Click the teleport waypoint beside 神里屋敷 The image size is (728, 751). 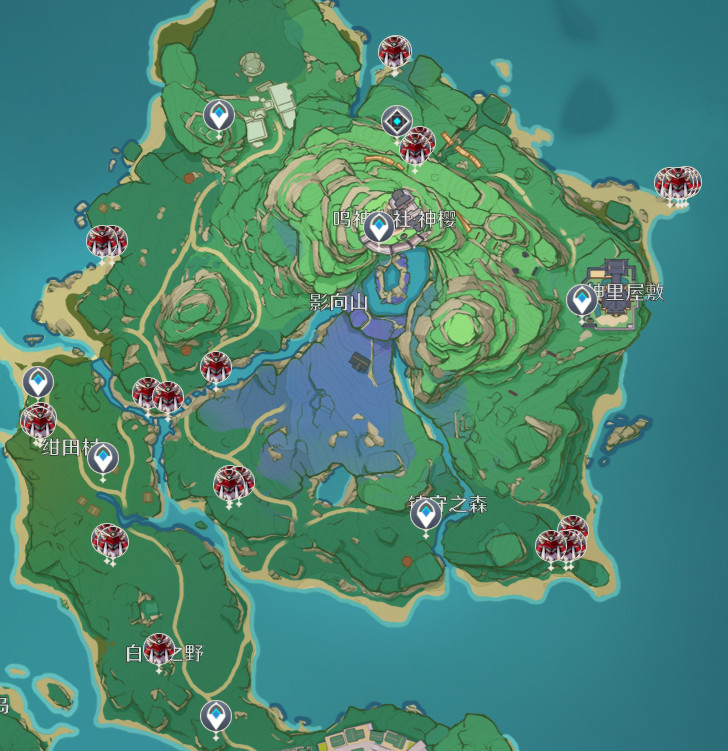pyautogui.click(x=581, y=299)
